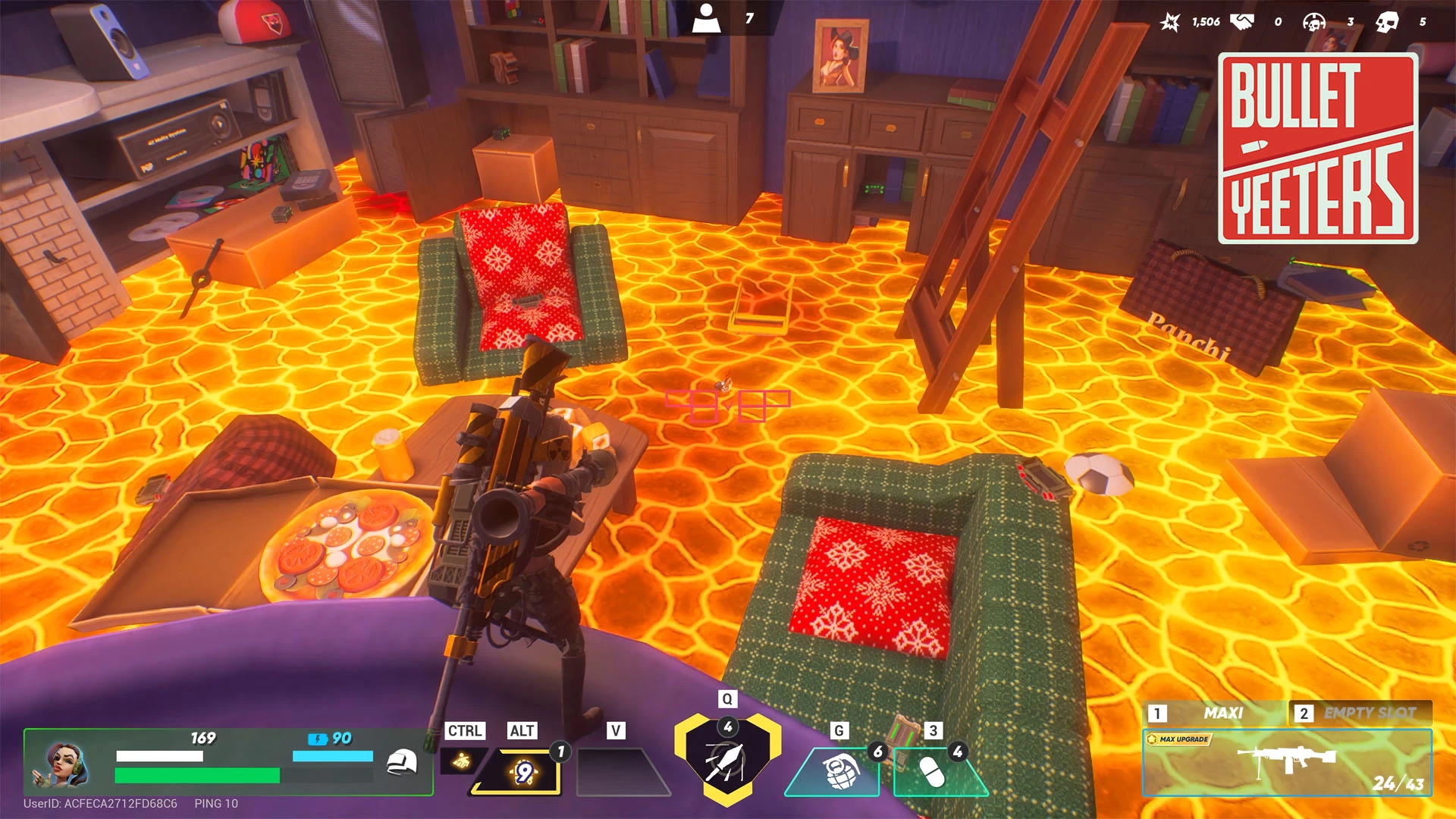Select the helmet armor icon
This screenshot has height=819, width=1456.
point(402,761)
